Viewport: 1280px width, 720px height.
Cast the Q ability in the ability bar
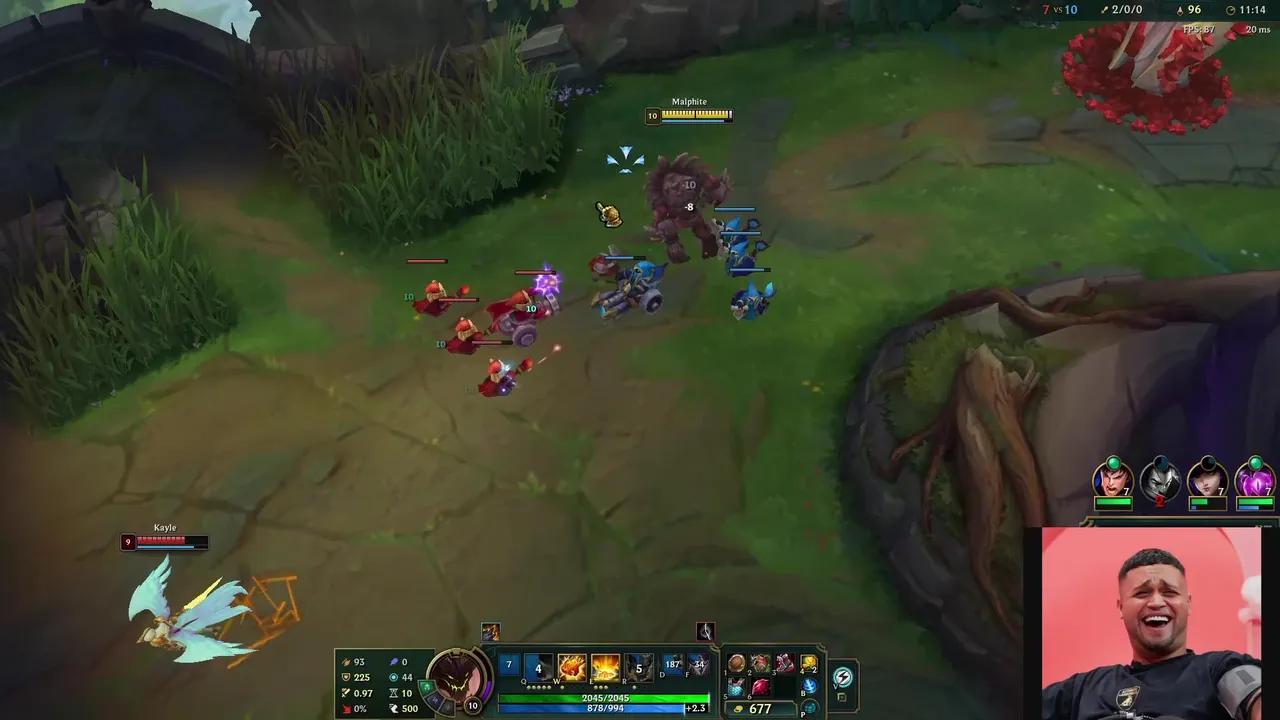[540, 665]
